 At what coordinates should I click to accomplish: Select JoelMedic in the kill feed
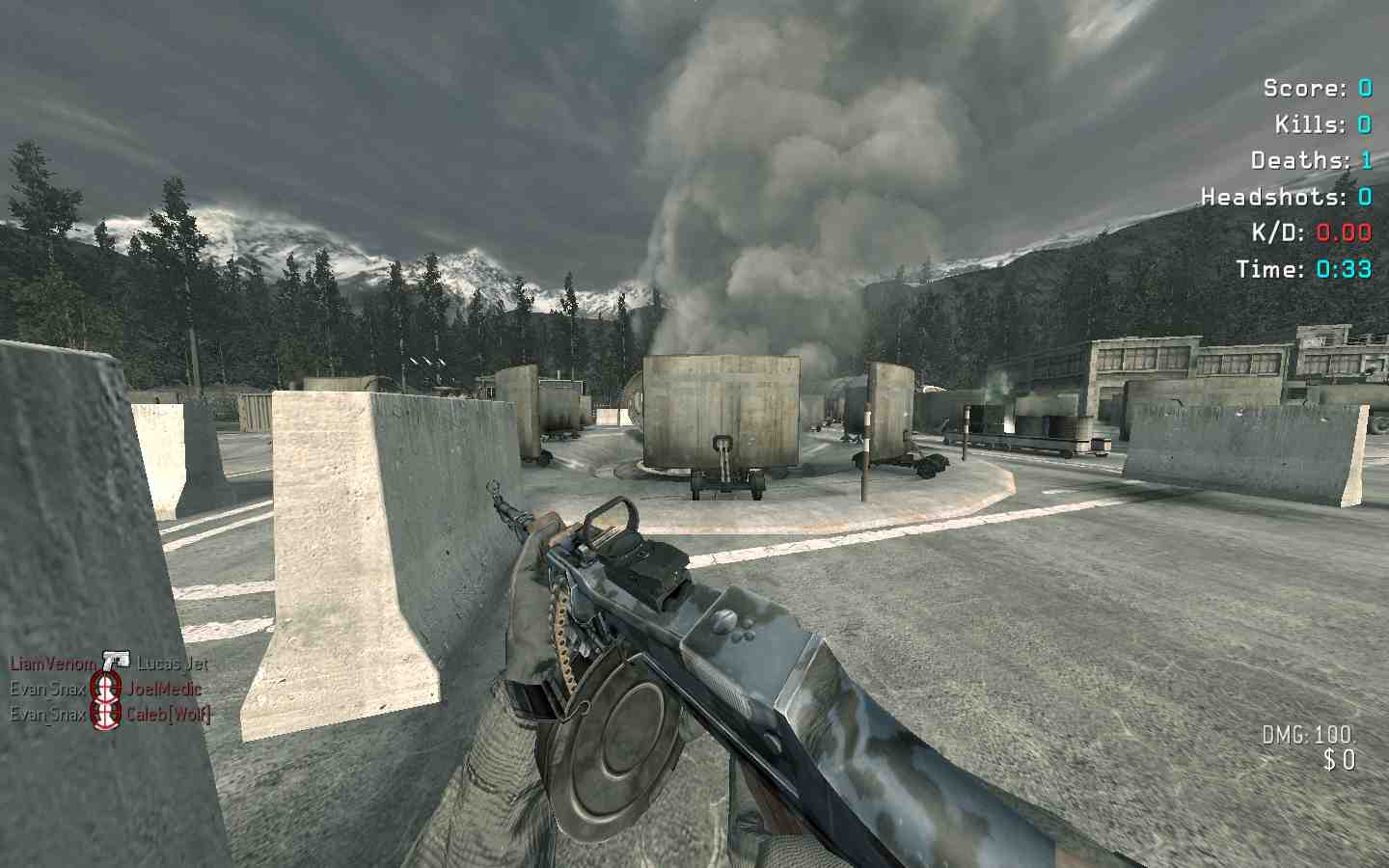pos(164,689)
